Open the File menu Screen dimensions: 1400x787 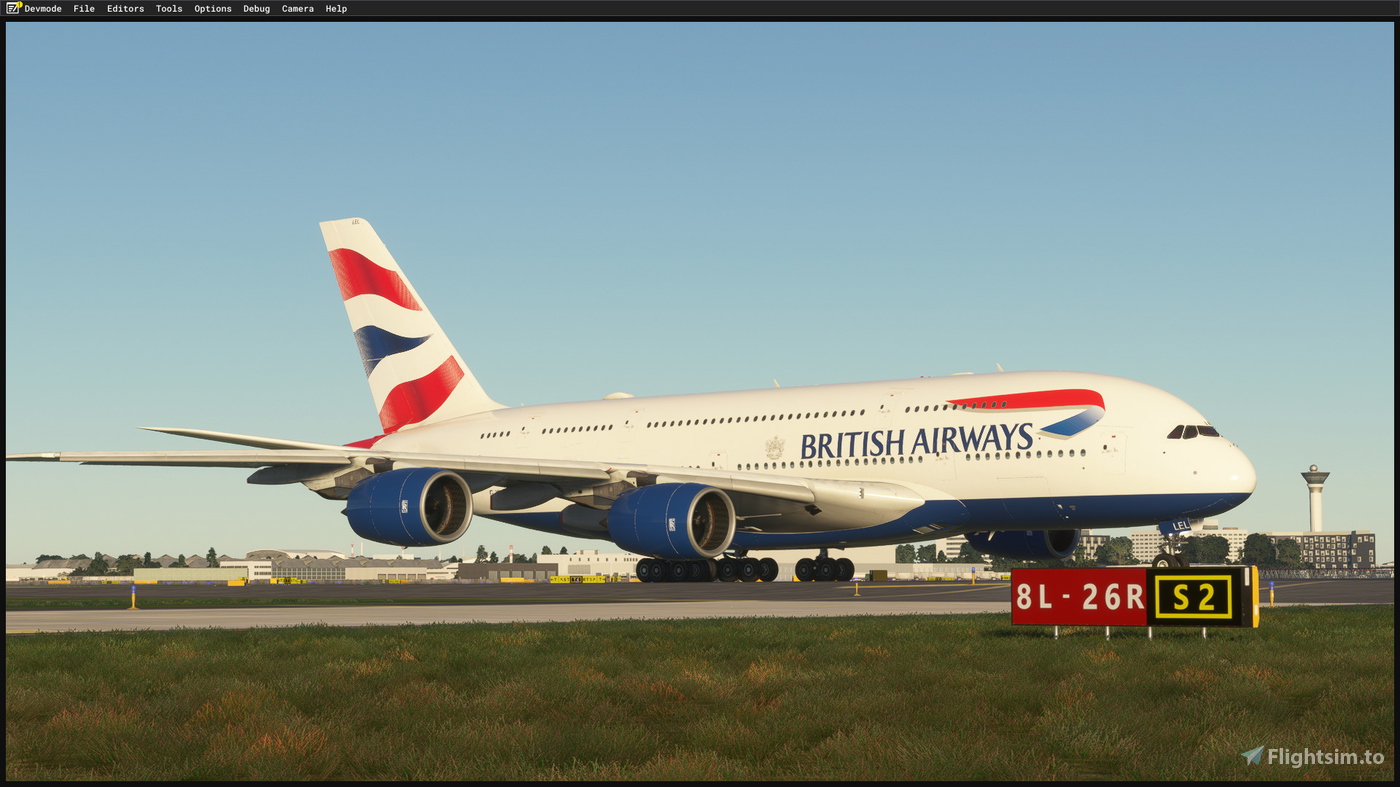84,8
